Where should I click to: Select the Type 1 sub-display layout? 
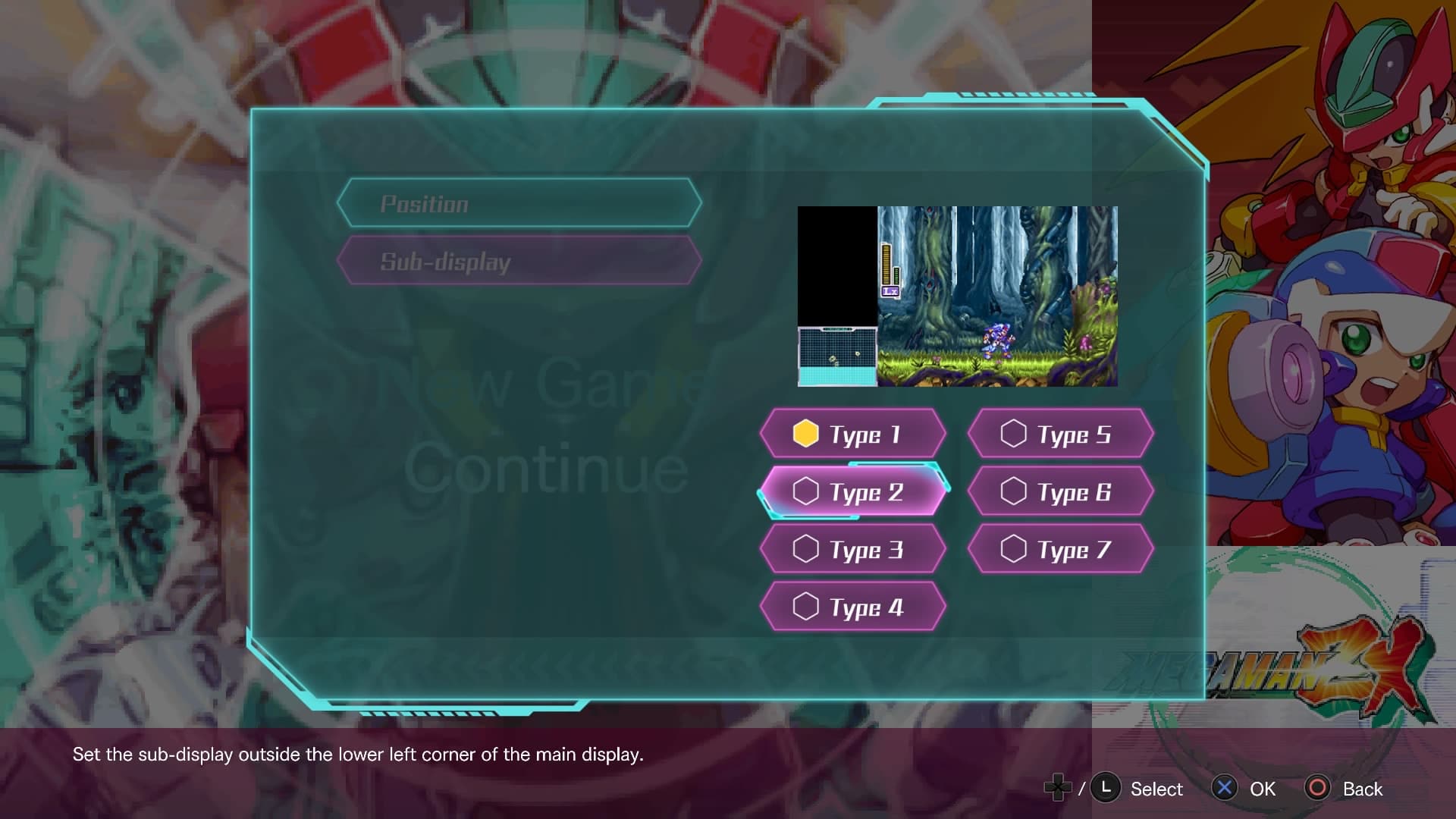coord(853,434)
